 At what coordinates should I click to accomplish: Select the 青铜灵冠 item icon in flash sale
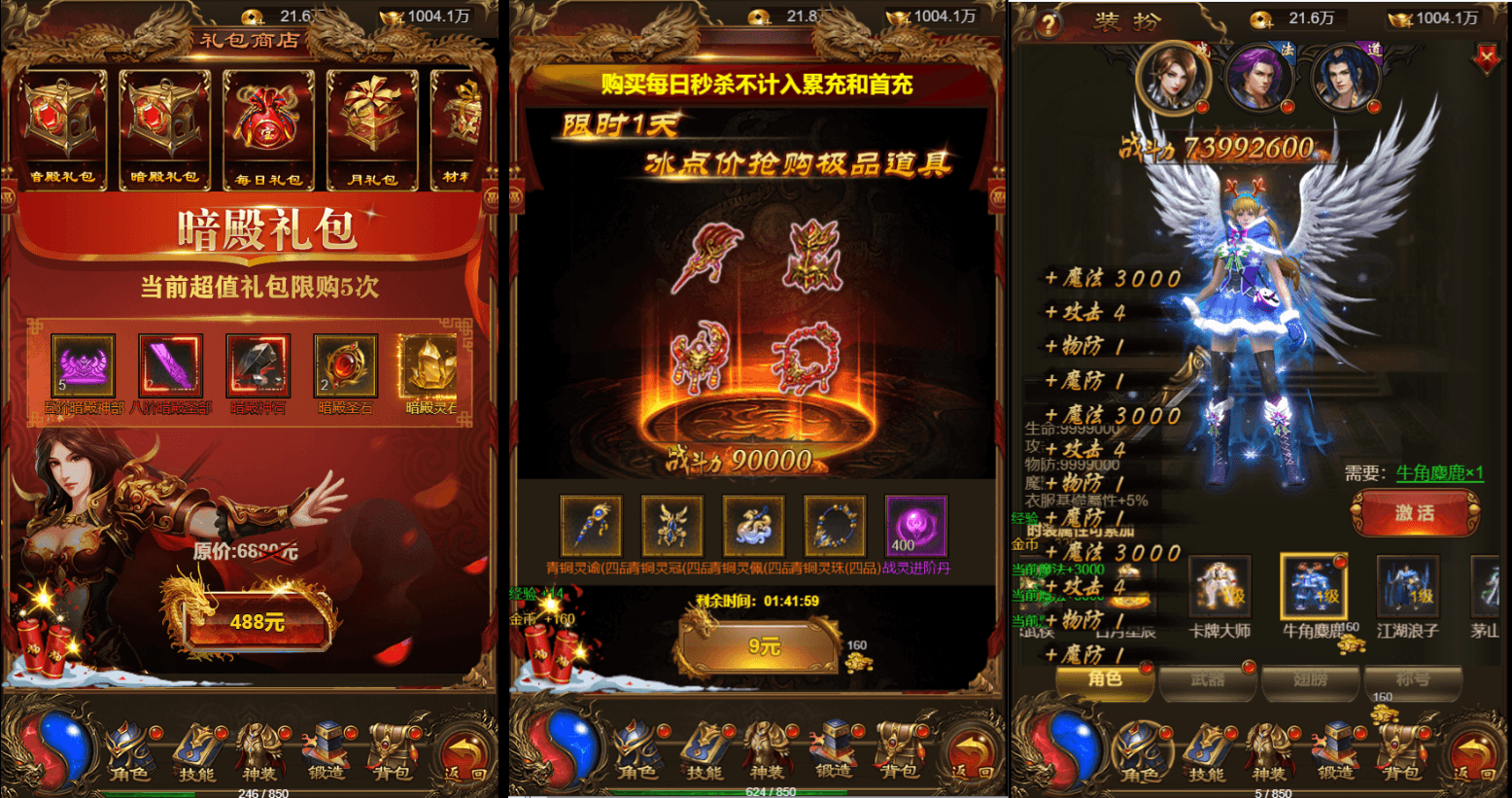[672, 525]
